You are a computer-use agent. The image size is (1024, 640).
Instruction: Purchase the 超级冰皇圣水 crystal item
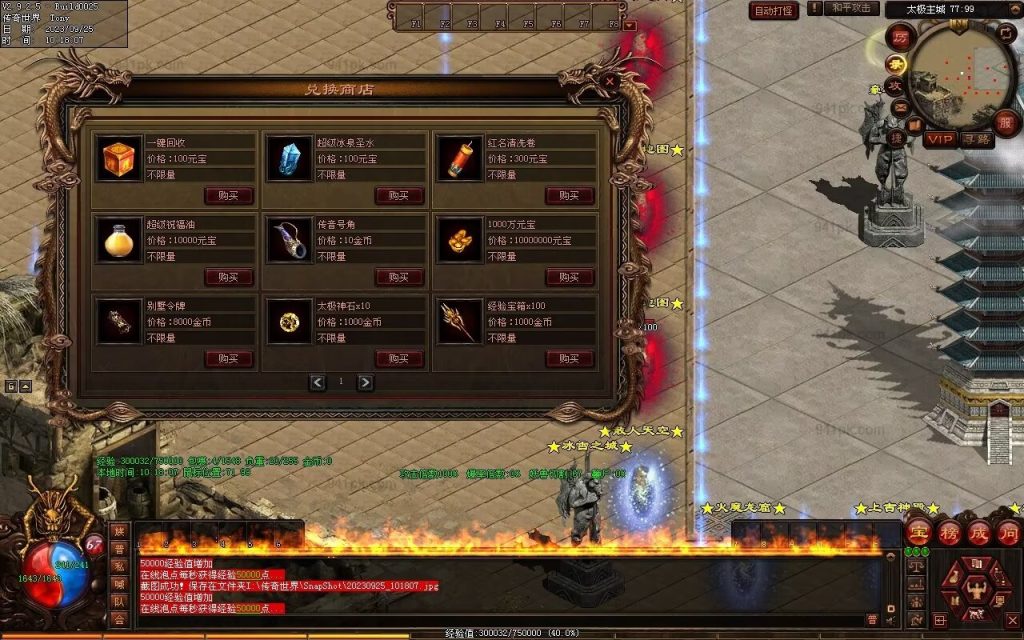[x=399, y=195]
